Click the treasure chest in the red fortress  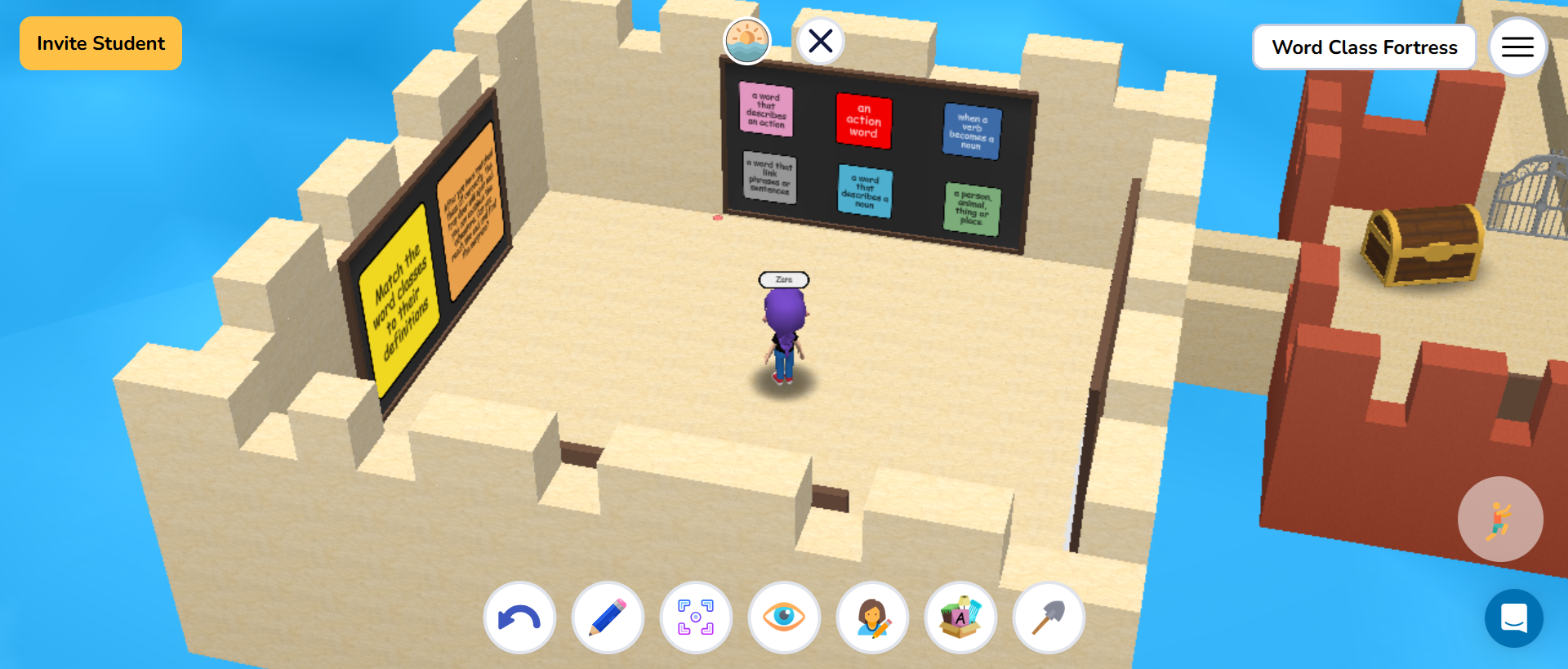click(x=1423, y=245)
